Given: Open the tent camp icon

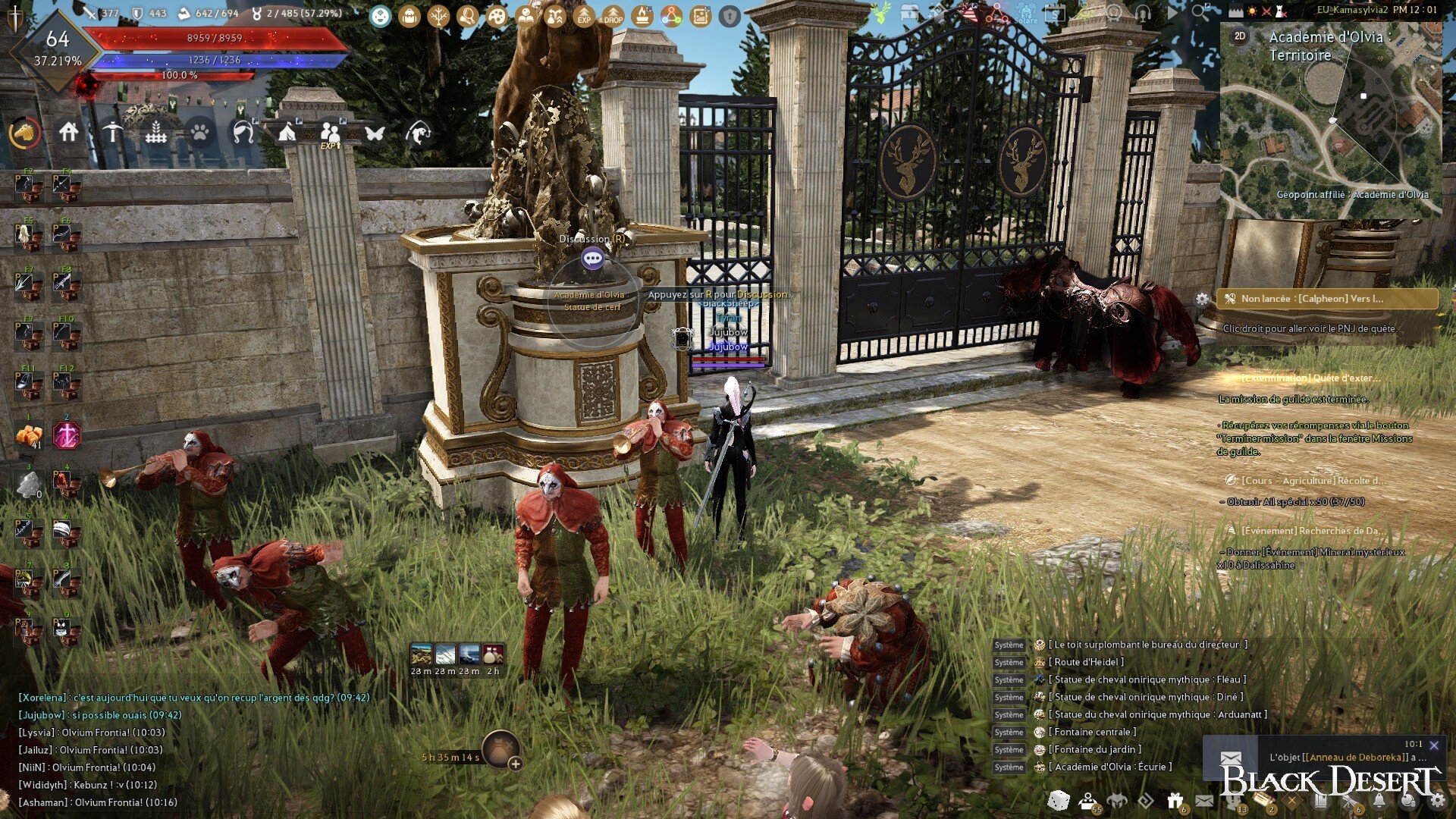Looking at the screenshot, I should [x=287, y=133].
